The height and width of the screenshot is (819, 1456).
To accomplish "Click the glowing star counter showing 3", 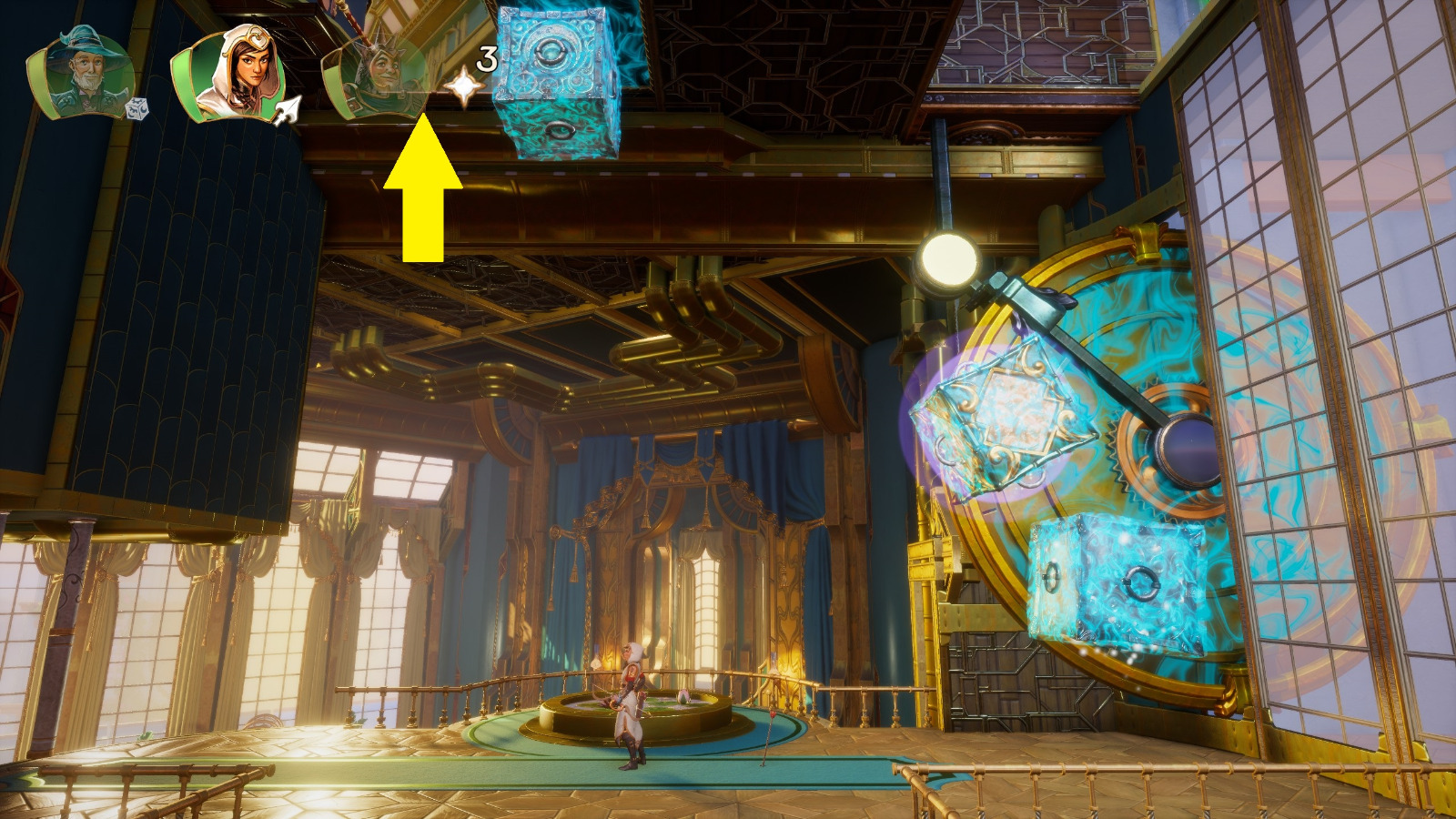I will pyautogui.click(x=485, y=56).
